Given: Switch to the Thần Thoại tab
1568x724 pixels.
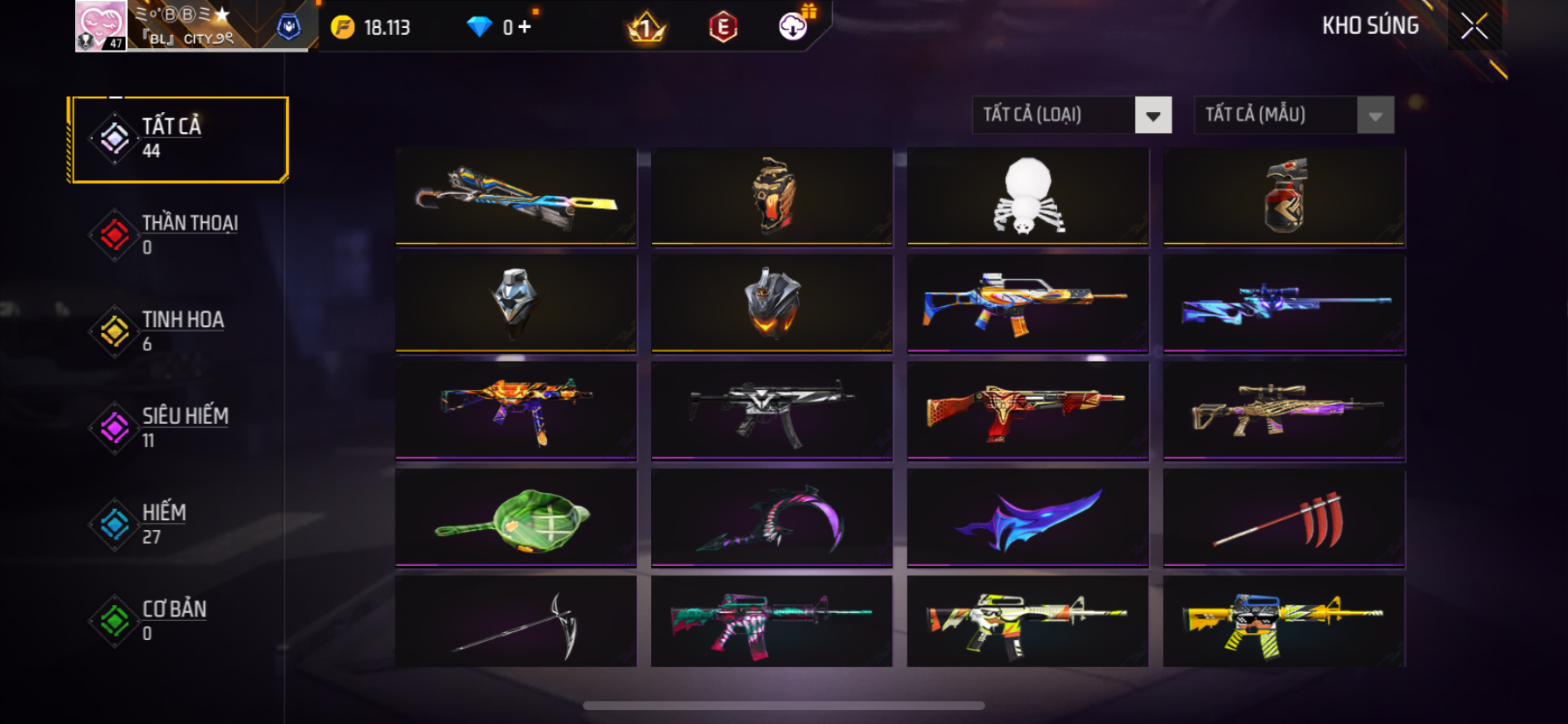Looking at the screenshot, I should click(x=179, y=234).
